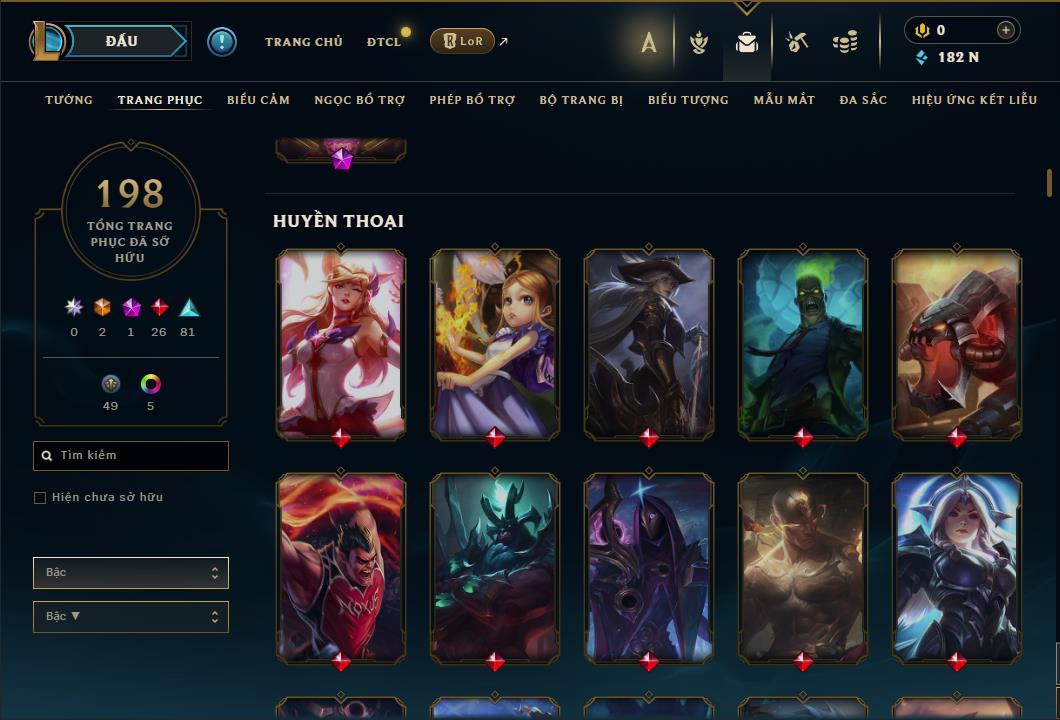The image size is (1060, 720).
Task: Click the exclamation alert icon
Action: coord(221,41)
